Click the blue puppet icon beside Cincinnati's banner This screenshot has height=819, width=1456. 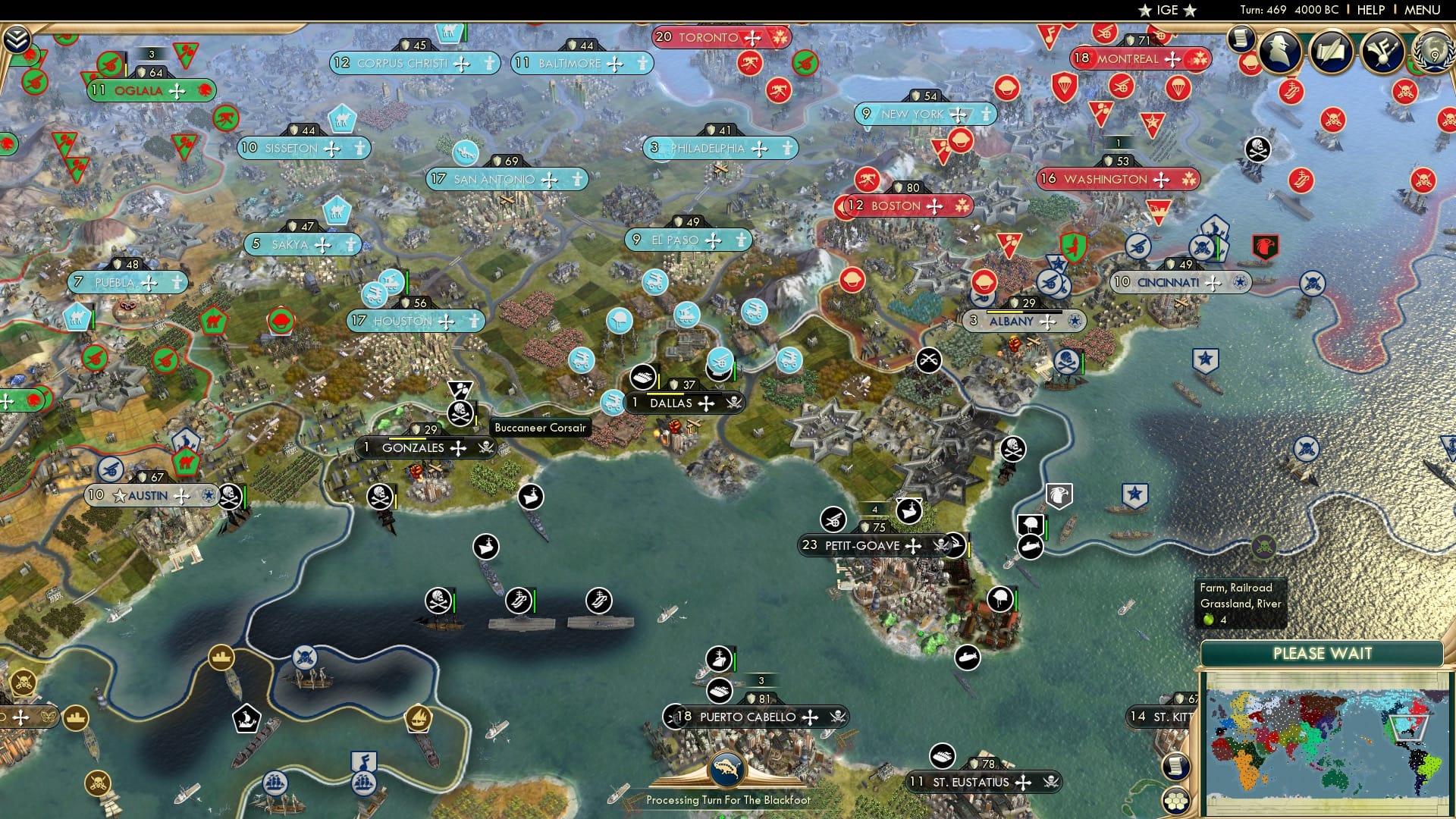pos(1238,282)
